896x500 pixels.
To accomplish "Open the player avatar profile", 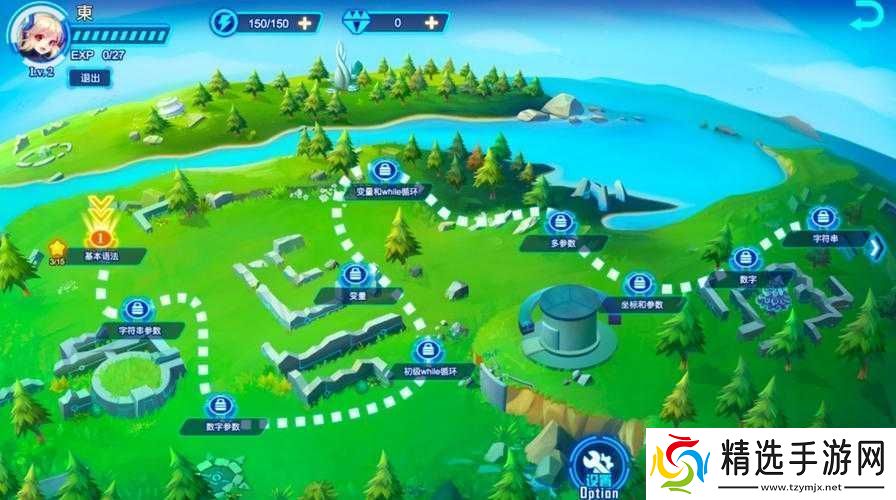I will [36, 35].
